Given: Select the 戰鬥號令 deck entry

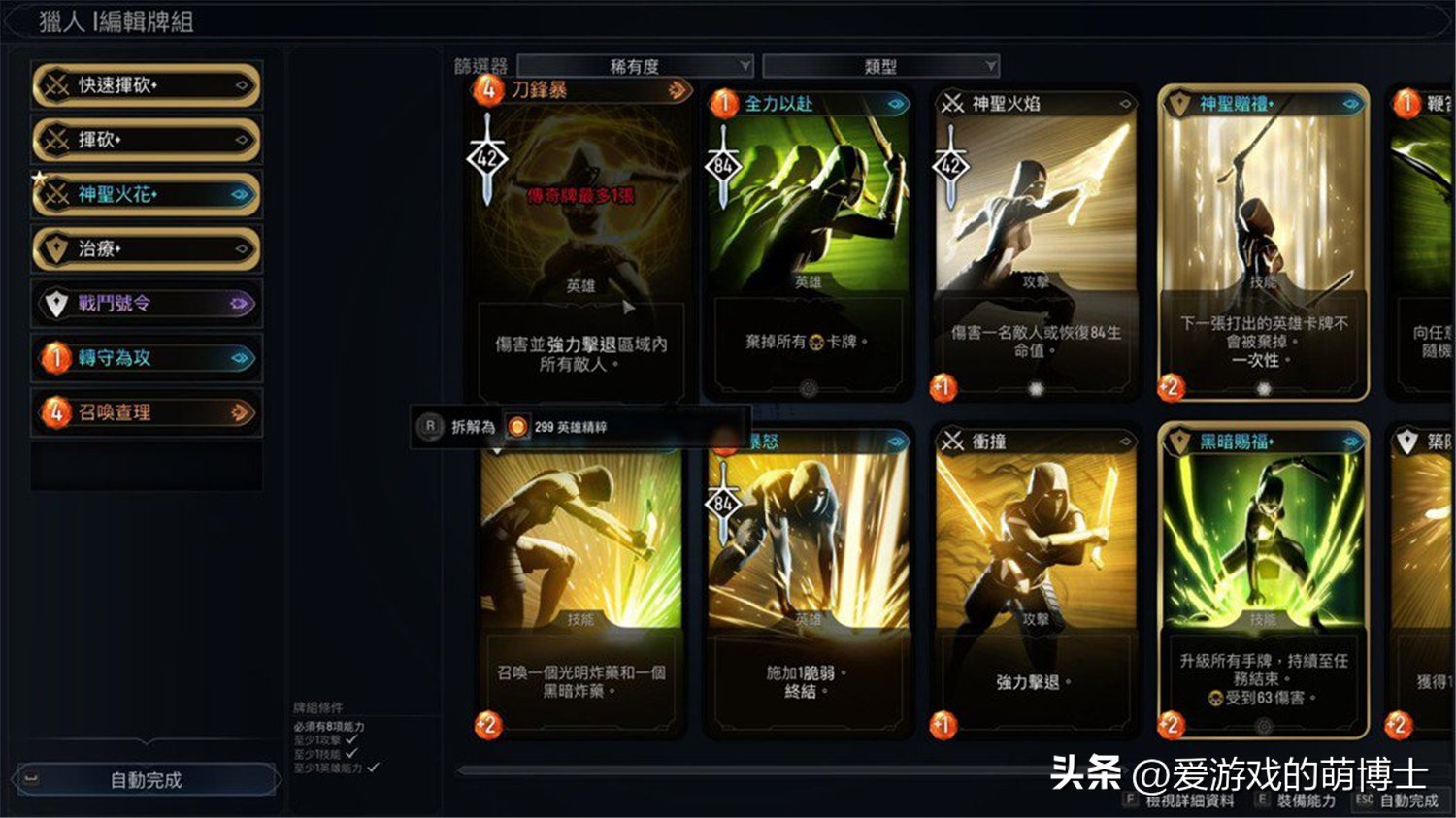Looking at the screenshot, I should tap(146, 304).
